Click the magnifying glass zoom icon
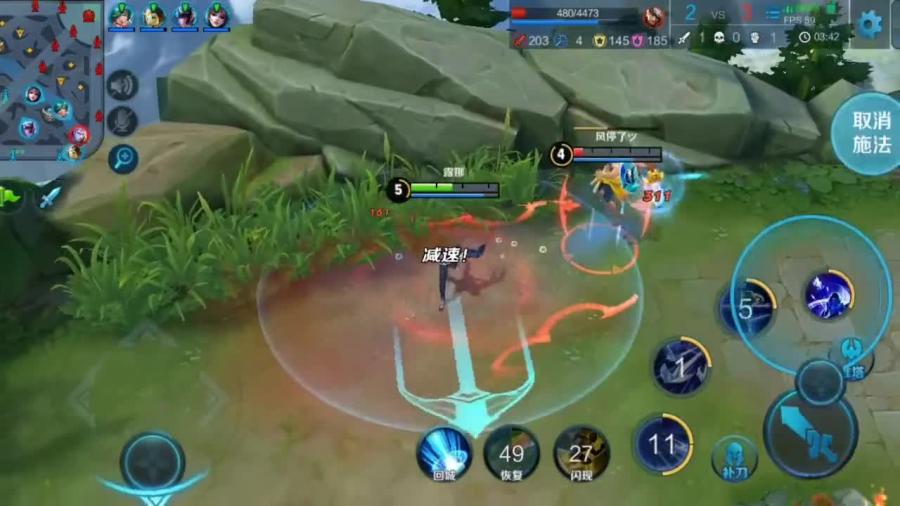The image size is (900, 506). [x=122, y=157]
